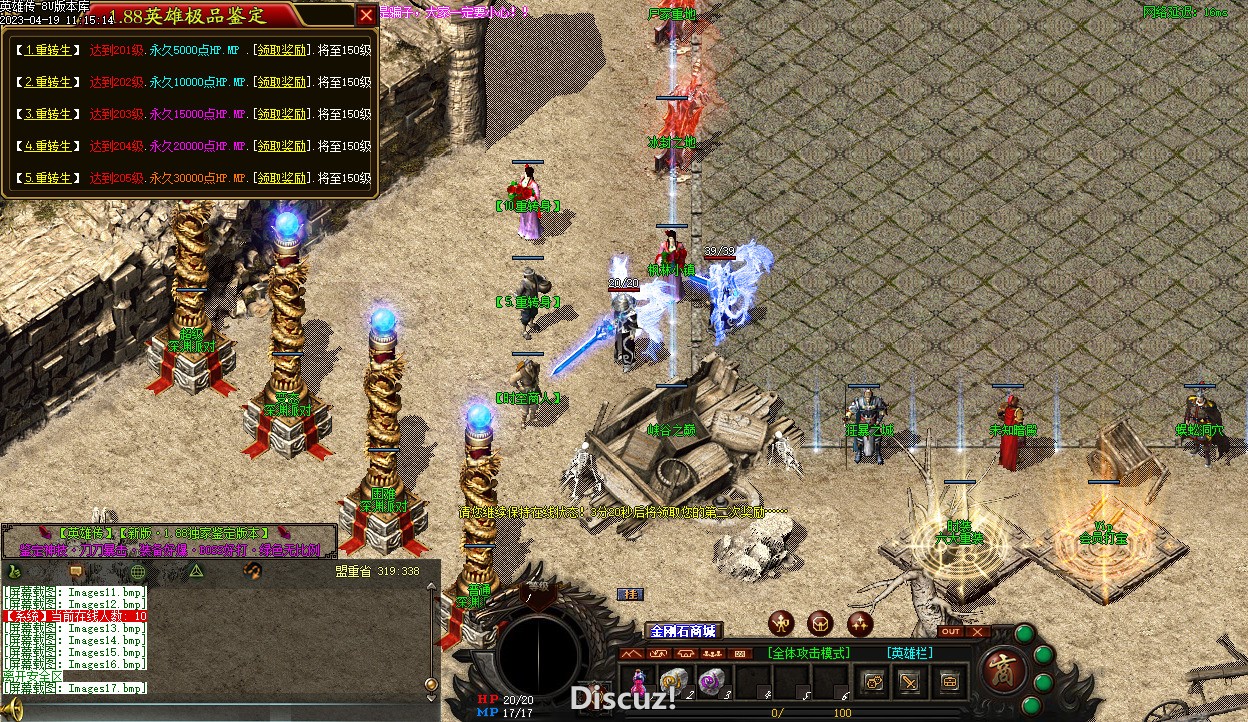Open the 英雄栏 hero panel
Image resolution: width=1248 pixels, height=722 pixels.
(909, 653)
